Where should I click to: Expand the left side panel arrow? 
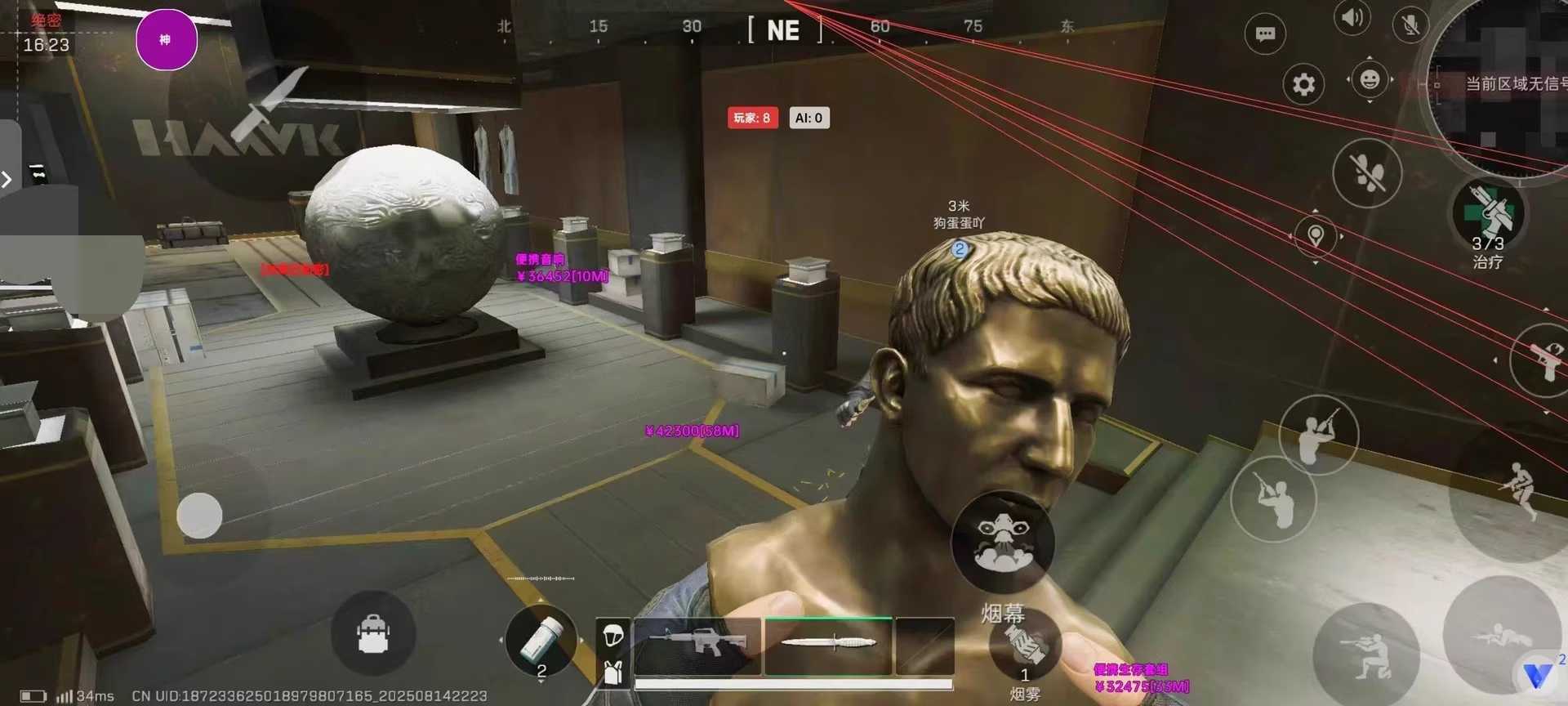[7, 179]
